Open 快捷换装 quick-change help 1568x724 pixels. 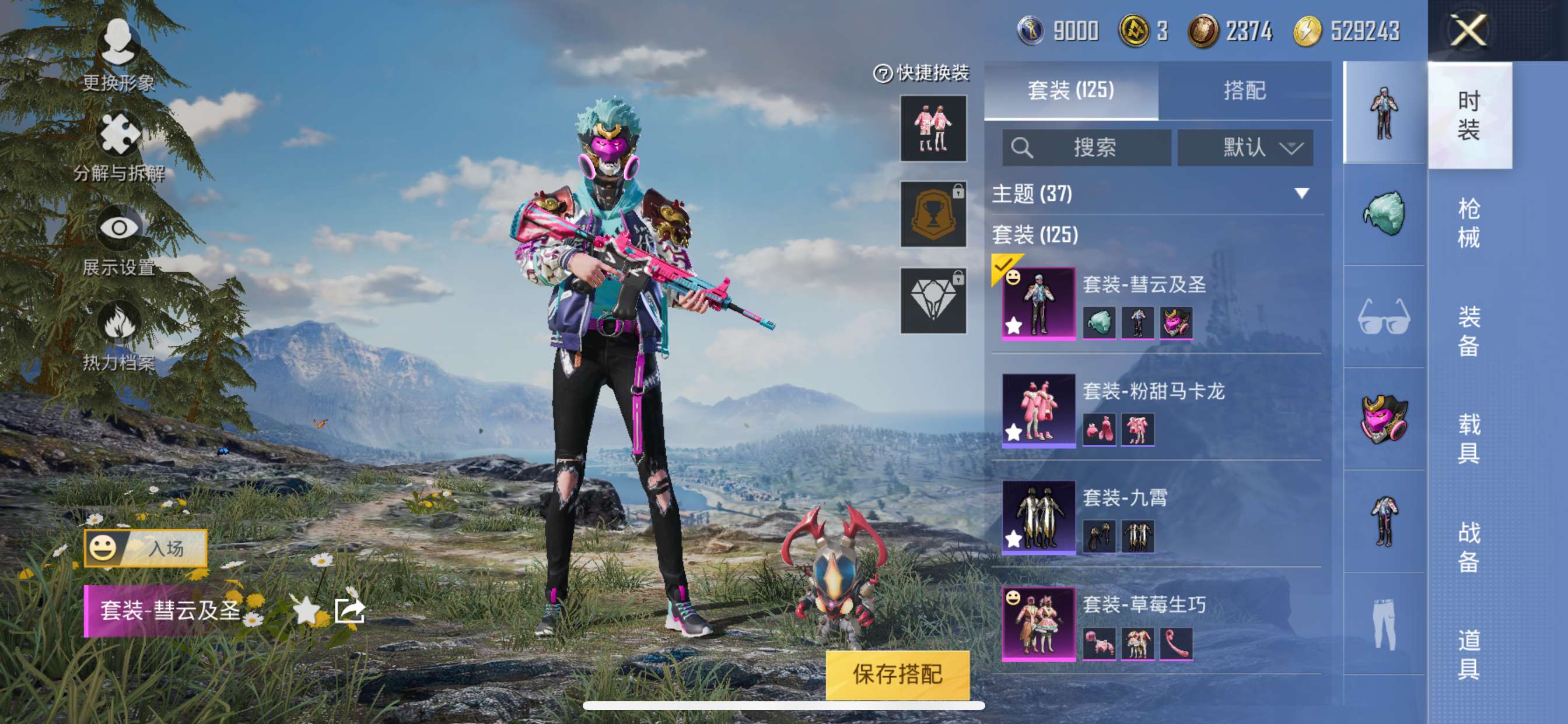pyautogui.click(x=882, y=73)
